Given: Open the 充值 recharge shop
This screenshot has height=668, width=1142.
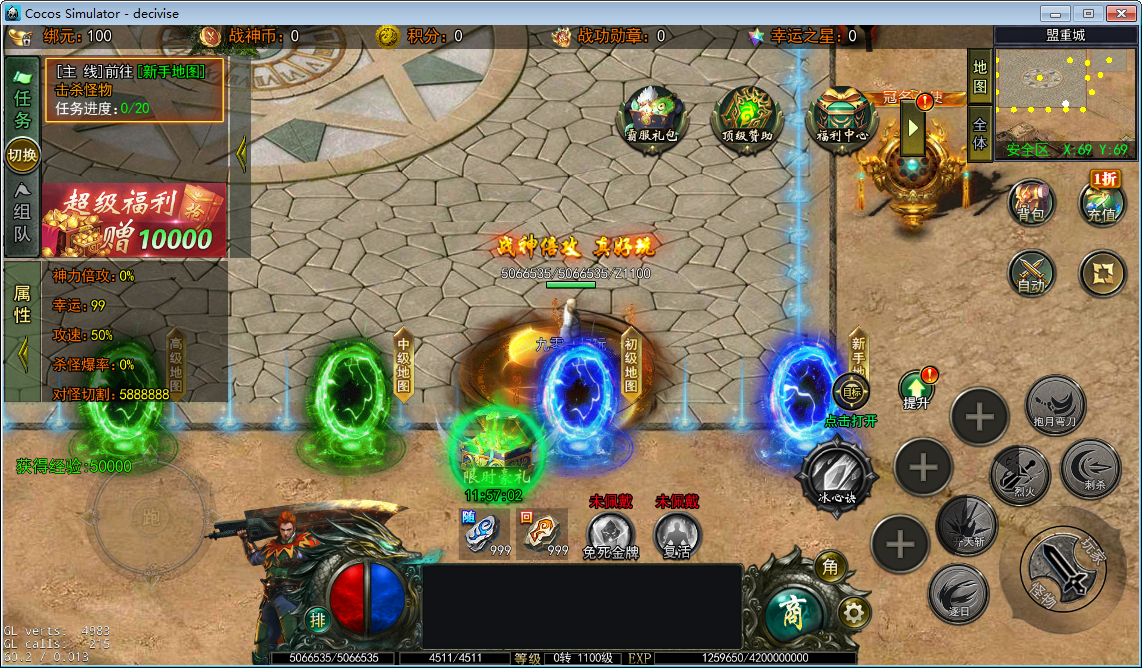Looking at the screenshot, I should tap(1102, 201).
